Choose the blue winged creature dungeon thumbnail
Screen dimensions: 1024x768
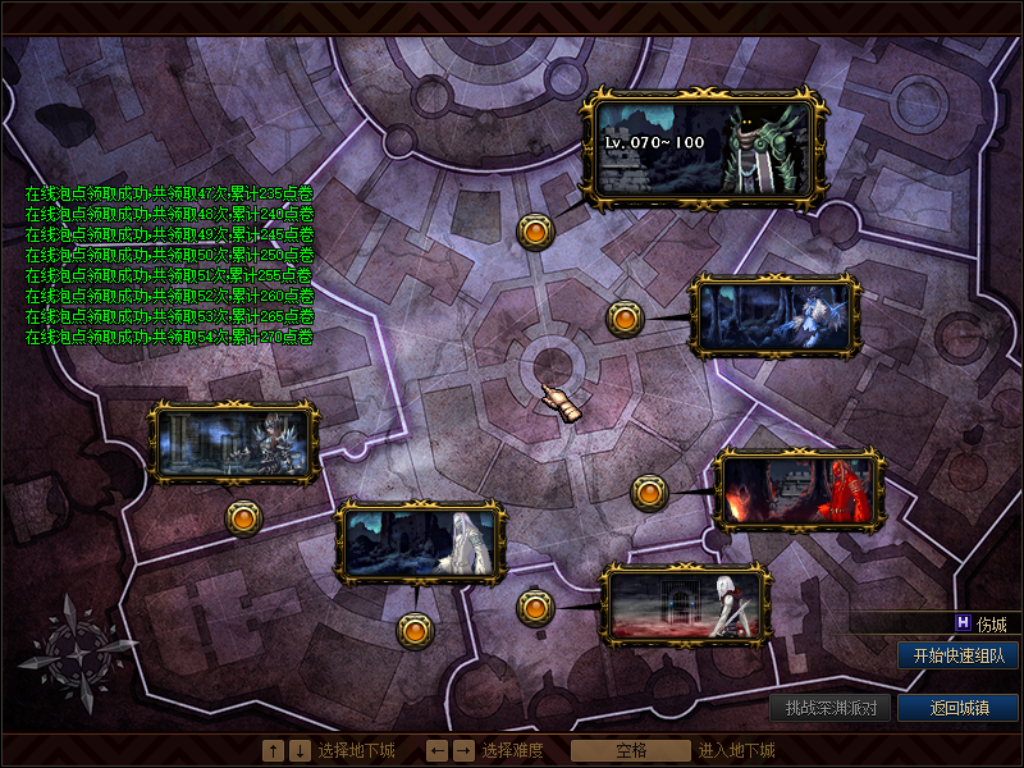pos(775,317)
